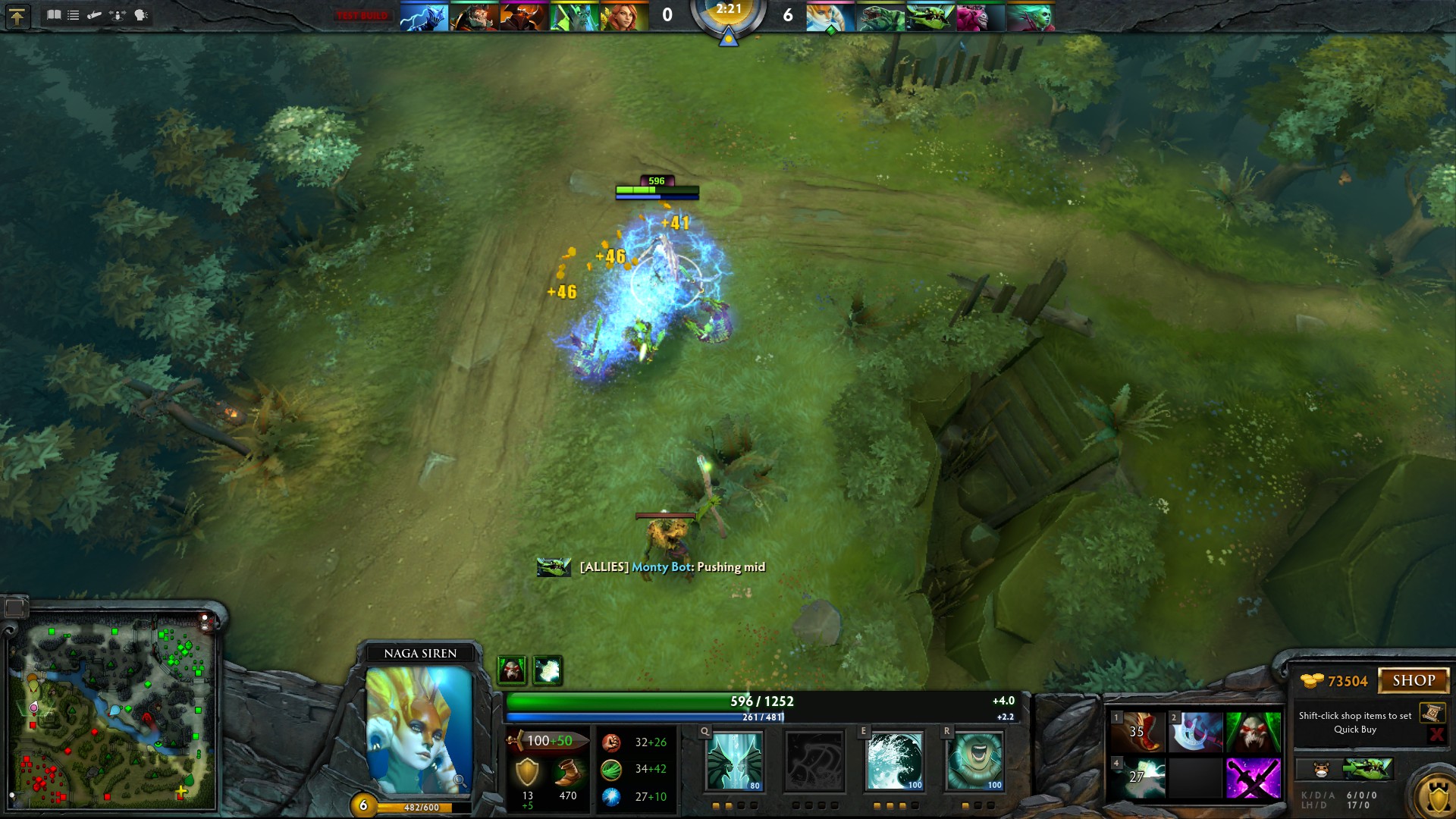Click the minimap to move the camera
The width and height of the screenshot is (1456, 819).
[112, 713]
